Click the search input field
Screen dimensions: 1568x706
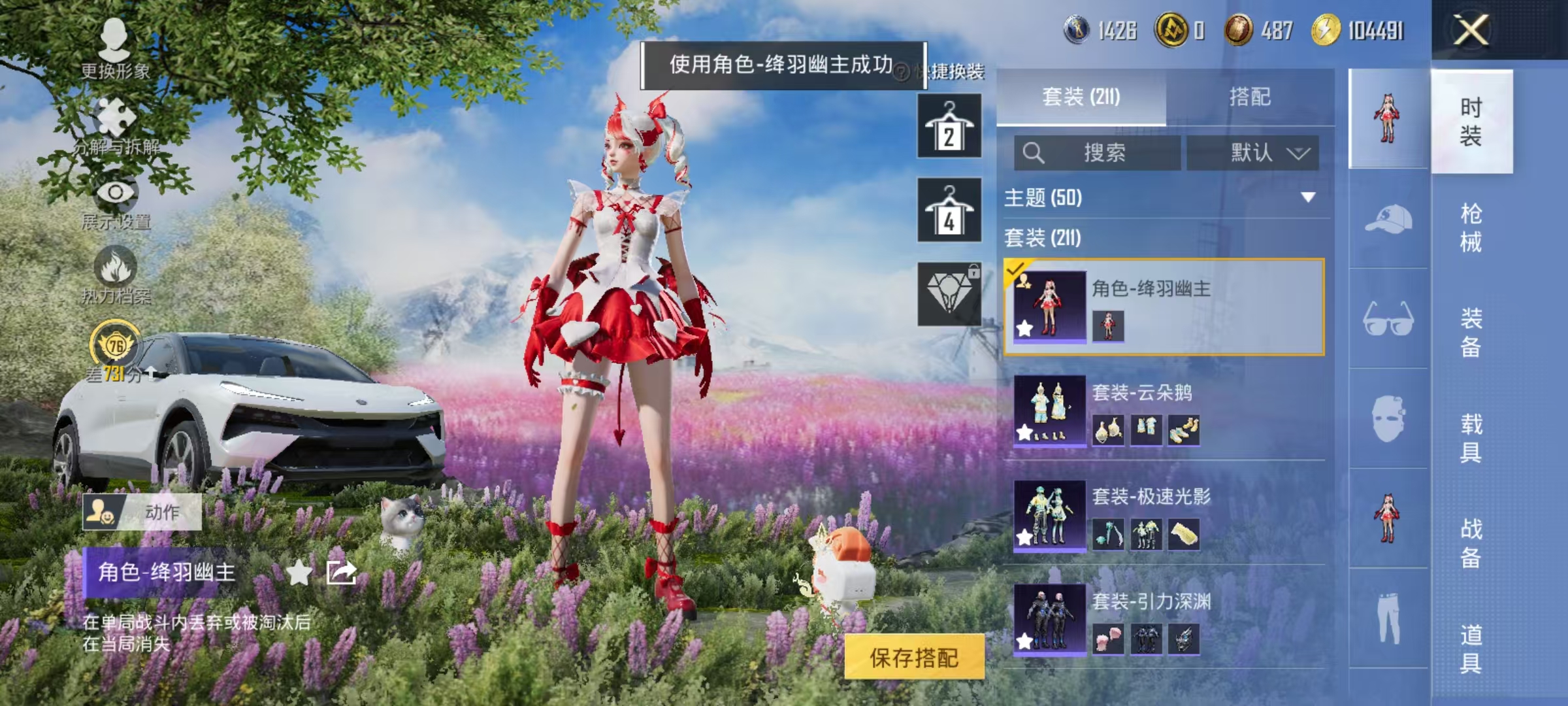[1098, 151]
